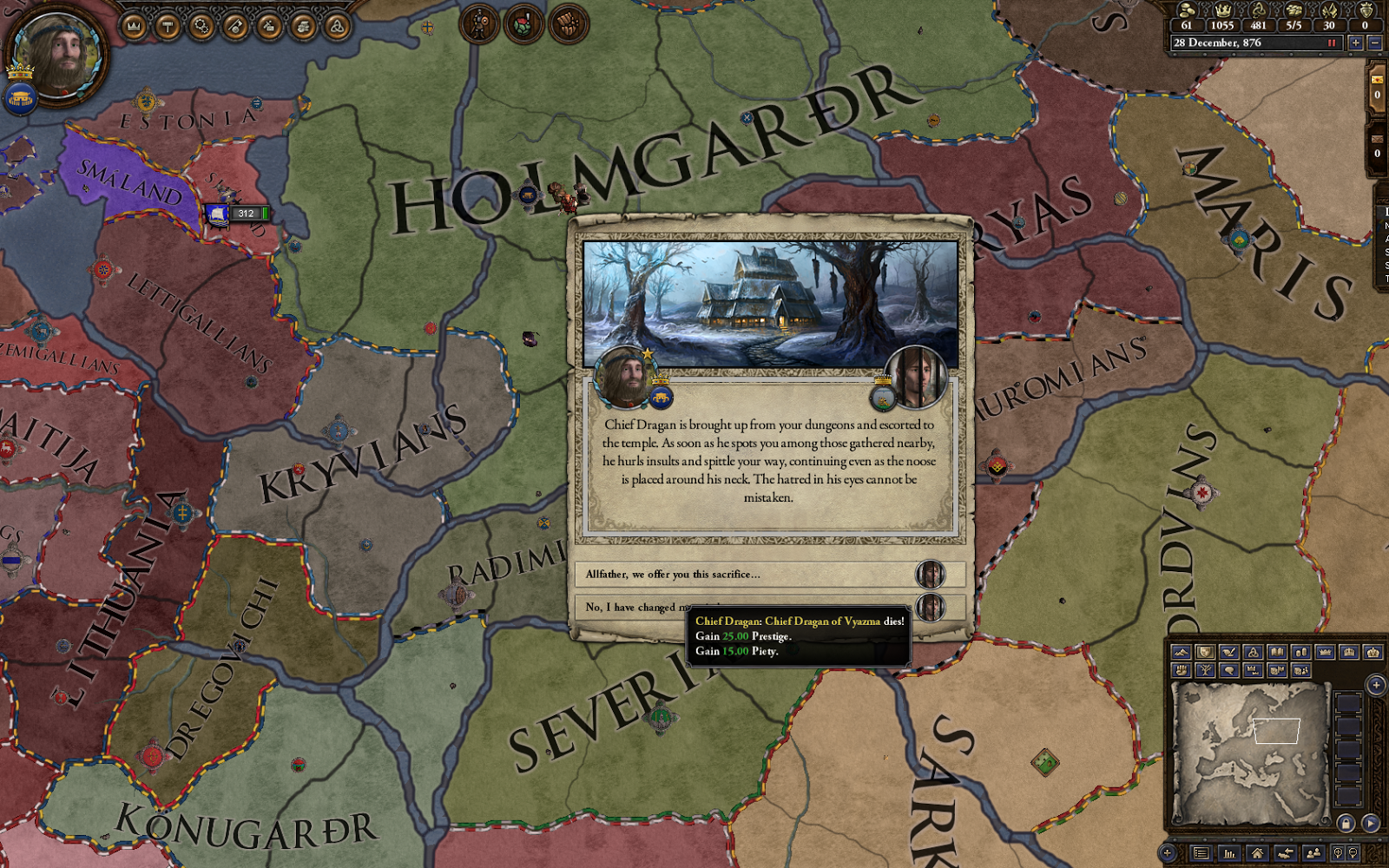Image resolution: width=1389 pixels, height=868 pixels.
Task: Open the Ledger with the bar chart icon
Action: 1229,853
